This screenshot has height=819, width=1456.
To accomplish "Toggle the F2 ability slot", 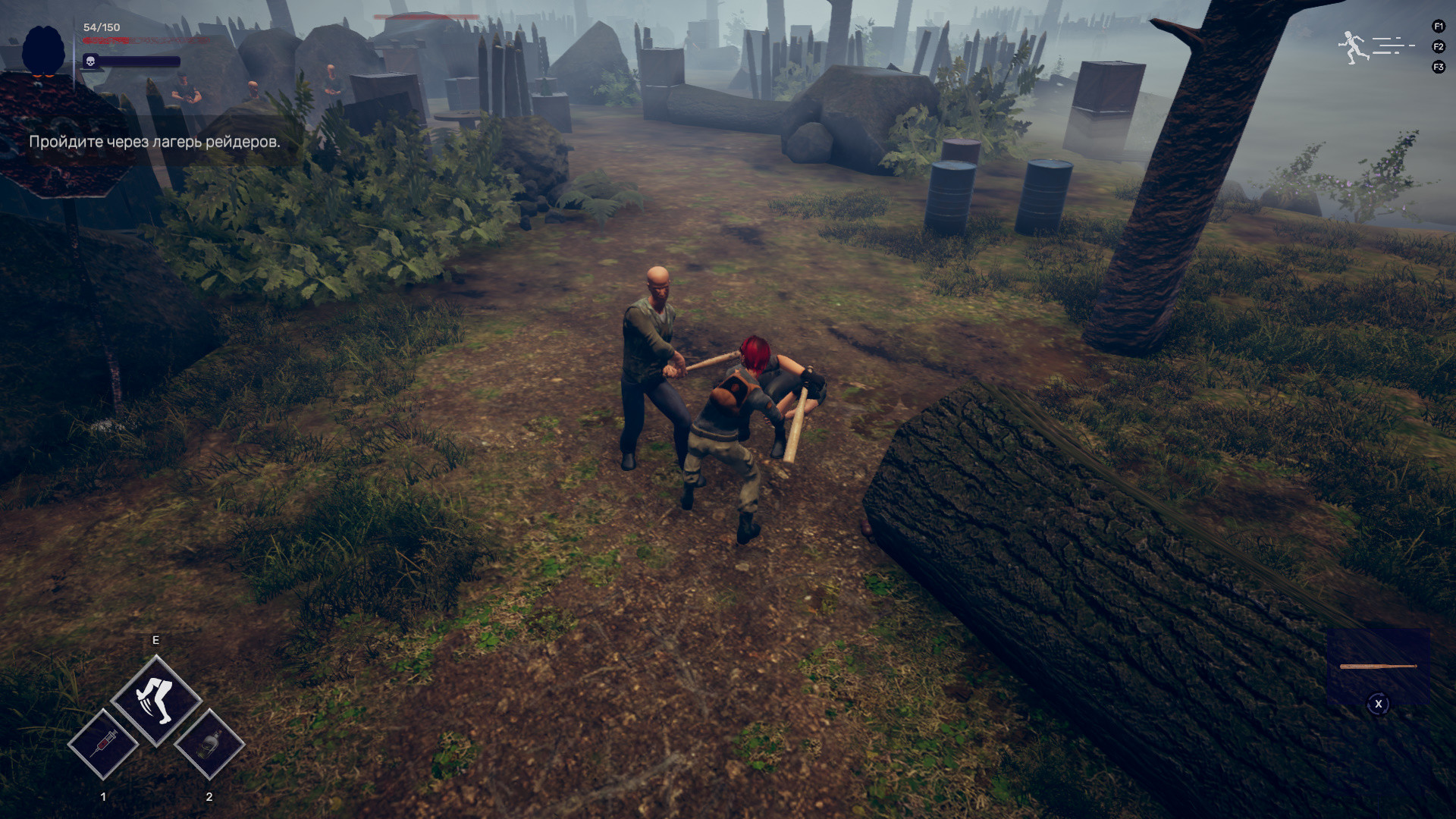I will tap(1438, 45).
